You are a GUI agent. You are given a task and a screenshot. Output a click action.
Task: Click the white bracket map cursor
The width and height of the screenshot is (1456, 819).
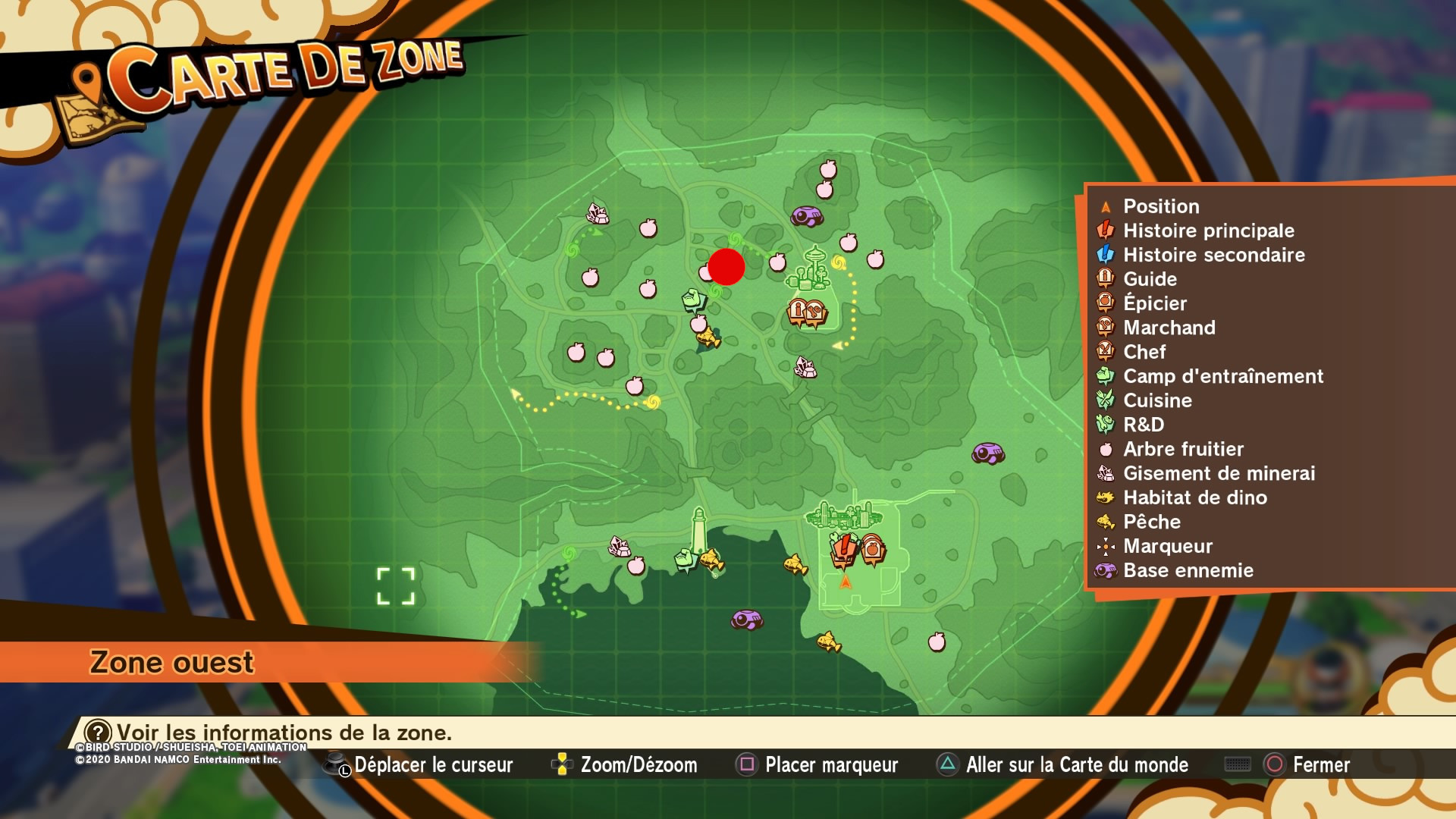(396, 586)
